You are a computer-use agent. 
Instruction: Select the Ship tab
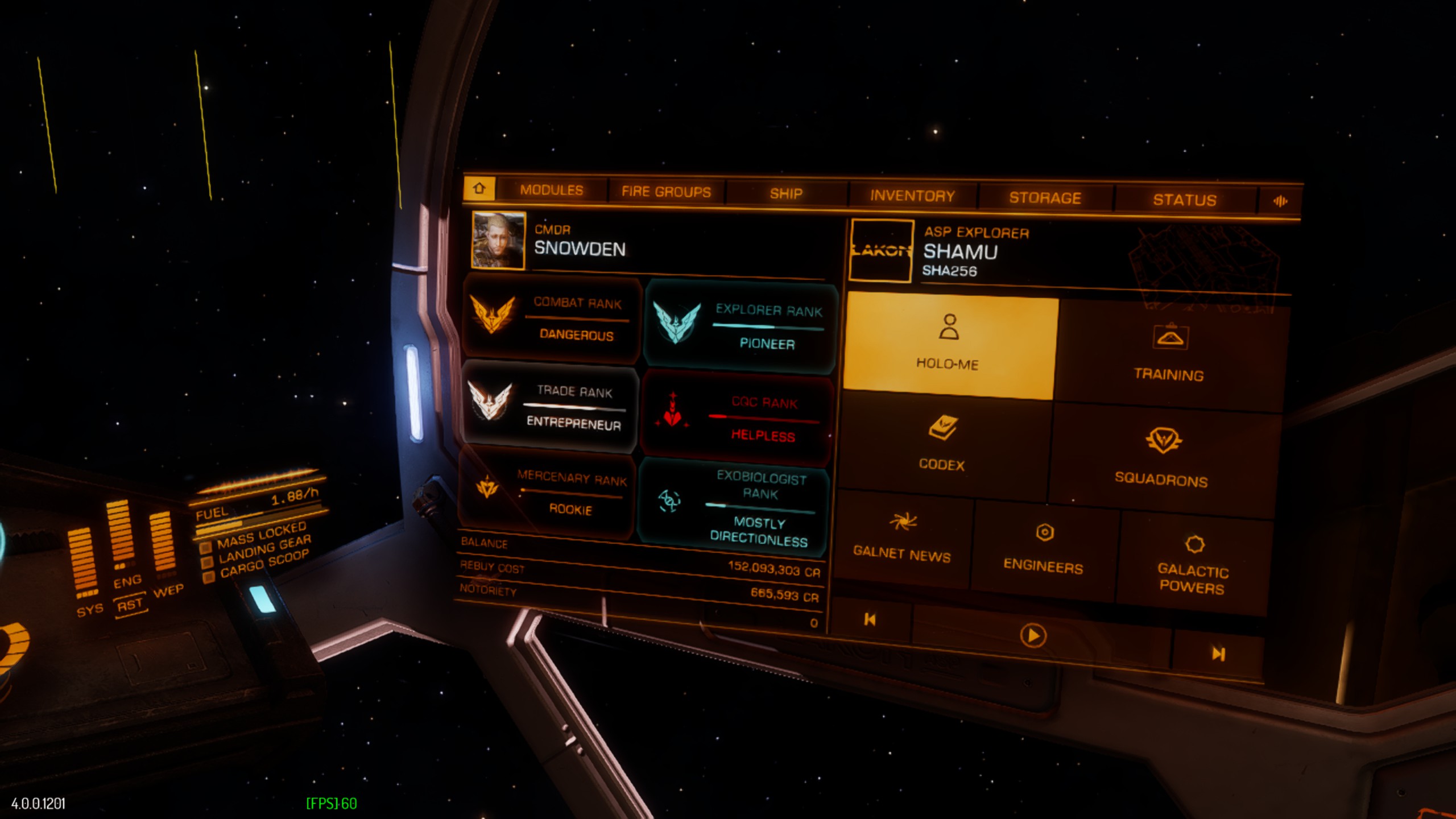tap(786, 194)
